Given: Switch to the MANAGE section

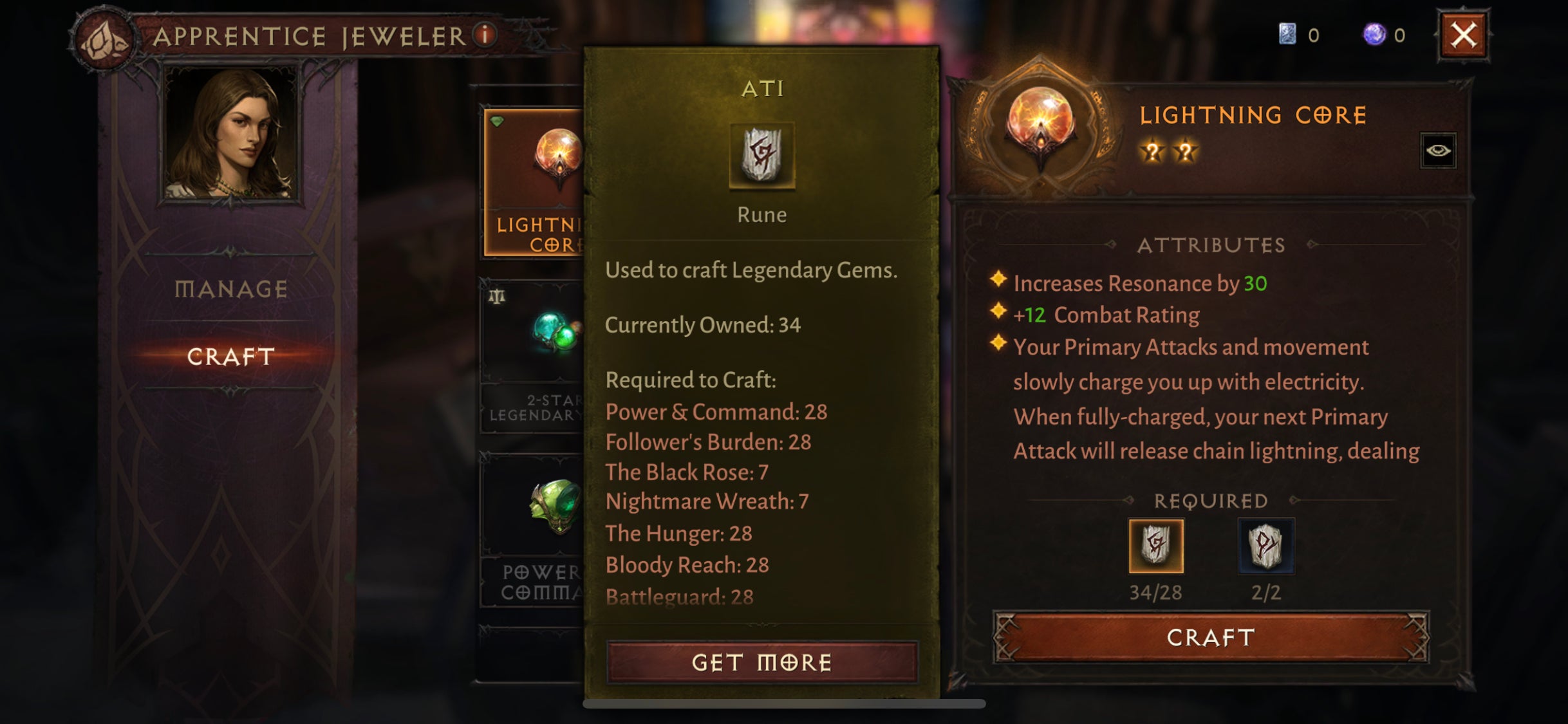Looking at the screenshot, I should tap(230, 289).
